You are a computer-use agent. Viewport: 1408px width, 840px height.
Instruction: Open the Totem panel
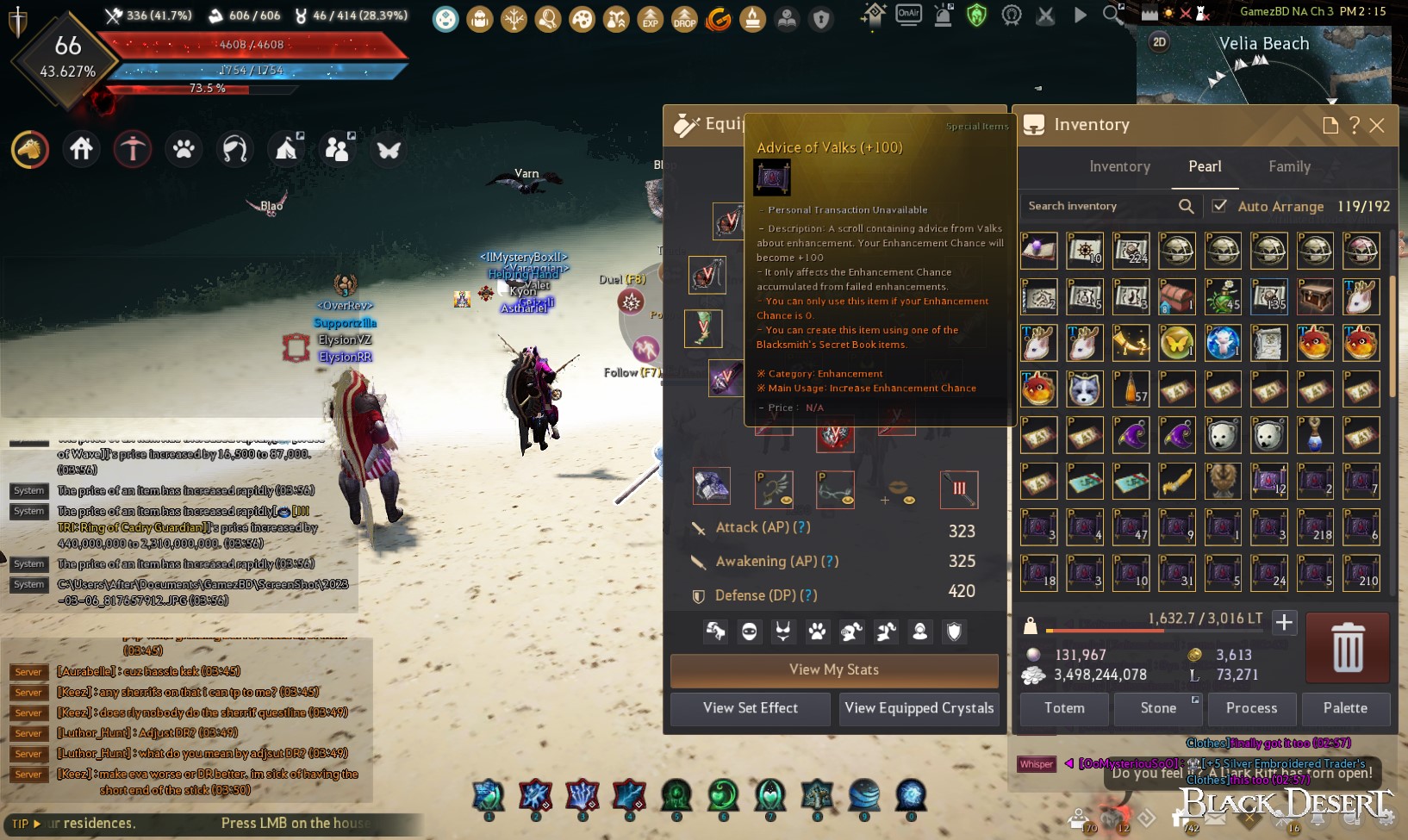pos(1064,708)
